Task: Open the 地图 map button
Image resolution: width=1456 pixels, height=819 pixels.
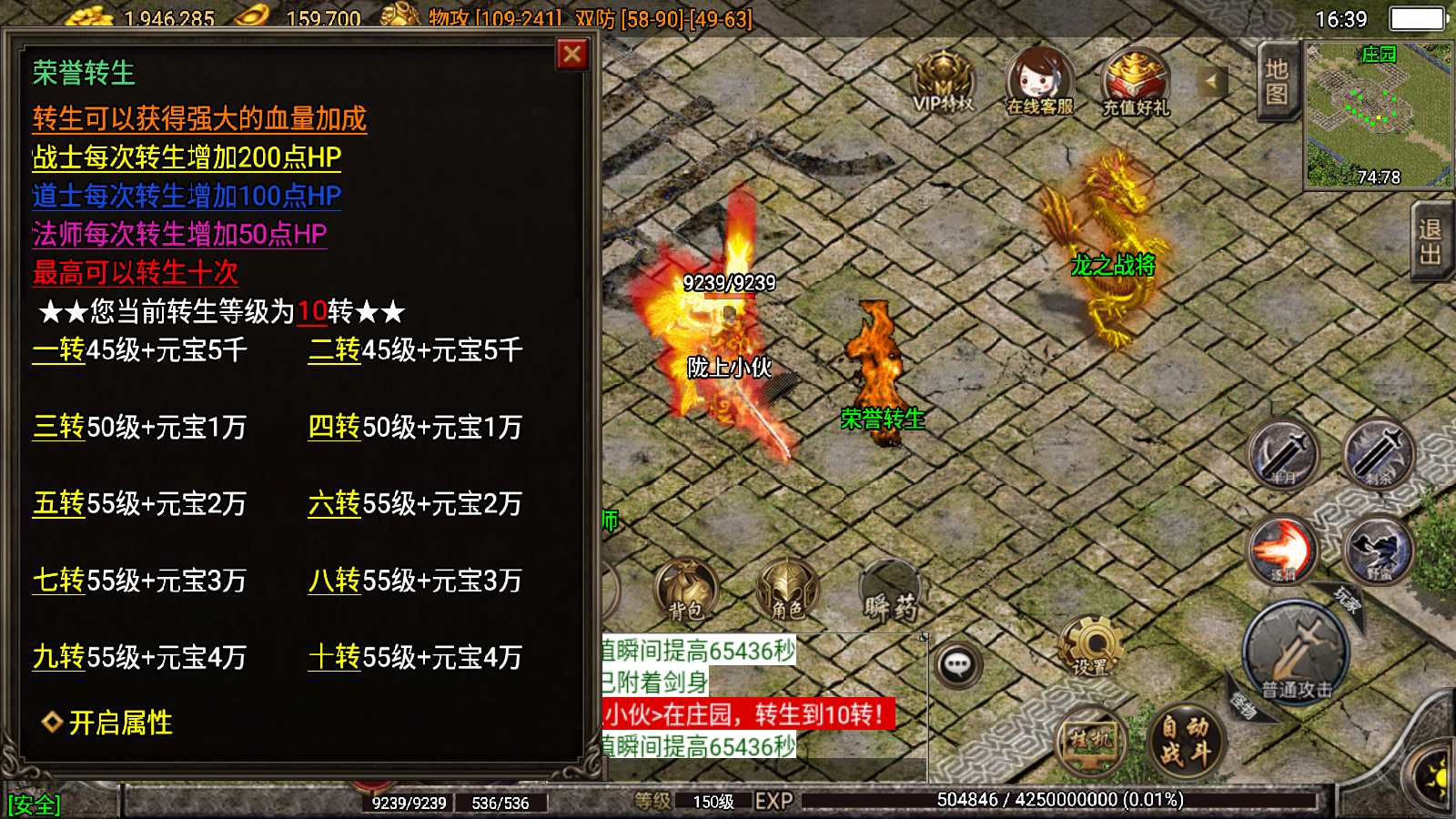Action: click(x=1276, y=82)
